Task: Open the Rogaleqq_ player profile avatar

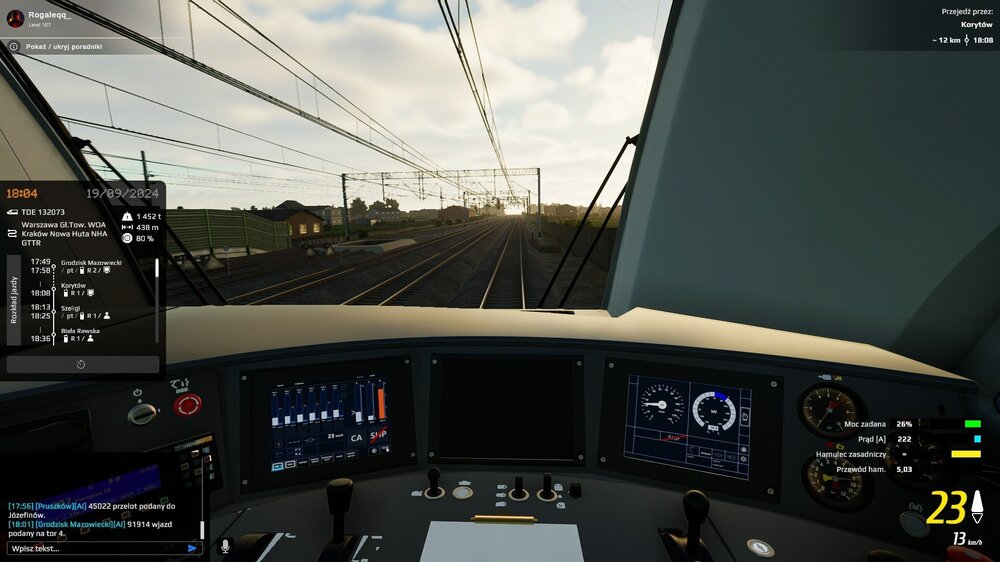Action: (15, 18)
